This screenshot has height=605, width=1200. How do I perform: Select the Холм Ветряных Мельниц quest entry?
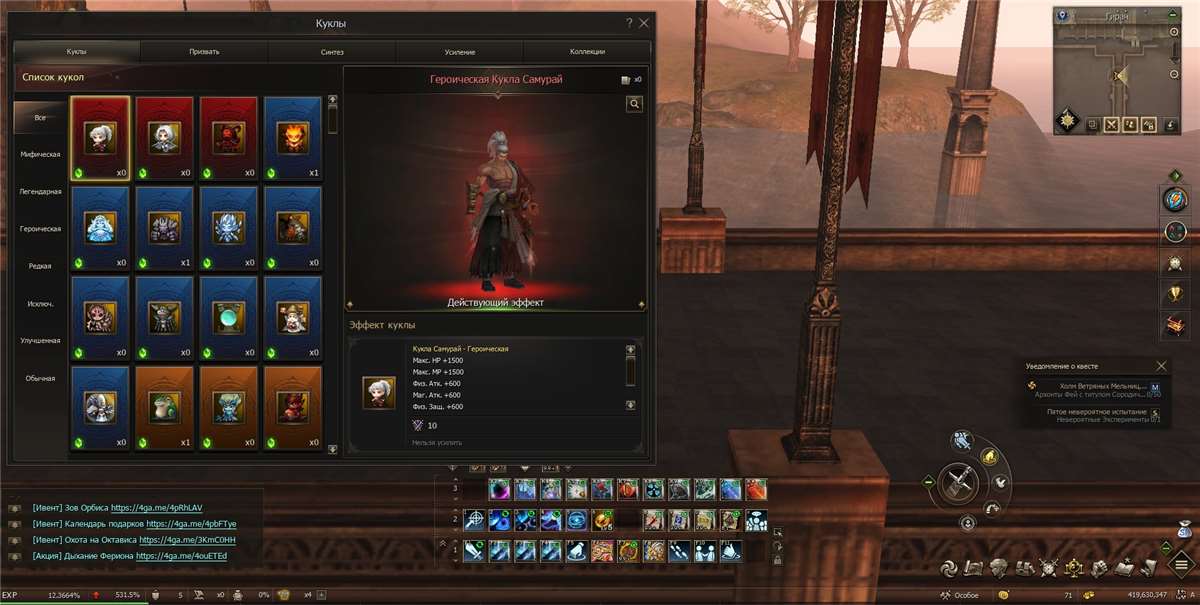[x=1099, y=385]
